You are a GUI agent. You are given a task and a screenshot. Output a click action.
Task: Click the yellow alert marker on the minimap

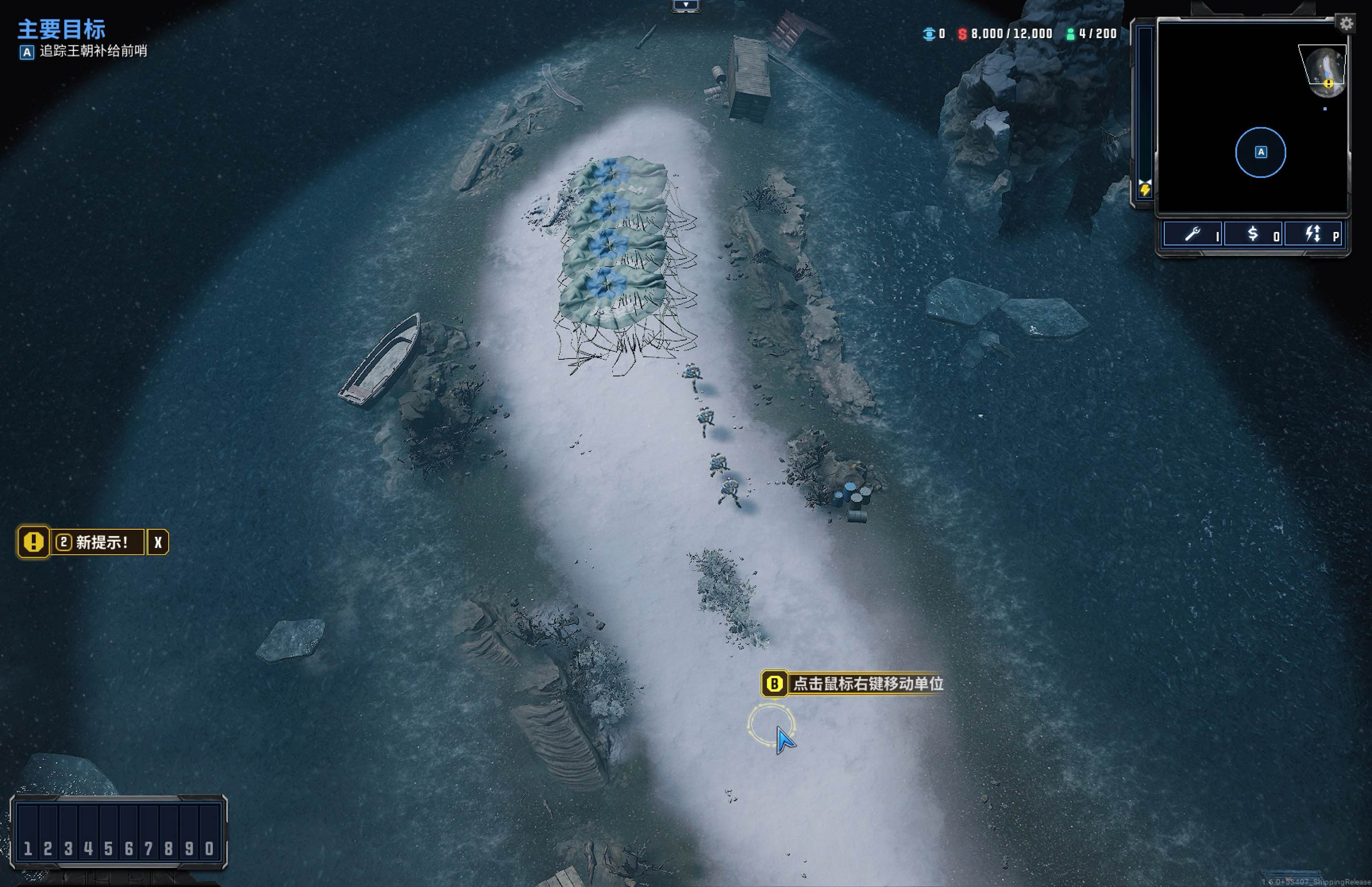pyautogui.click(x=1328, y=84)
